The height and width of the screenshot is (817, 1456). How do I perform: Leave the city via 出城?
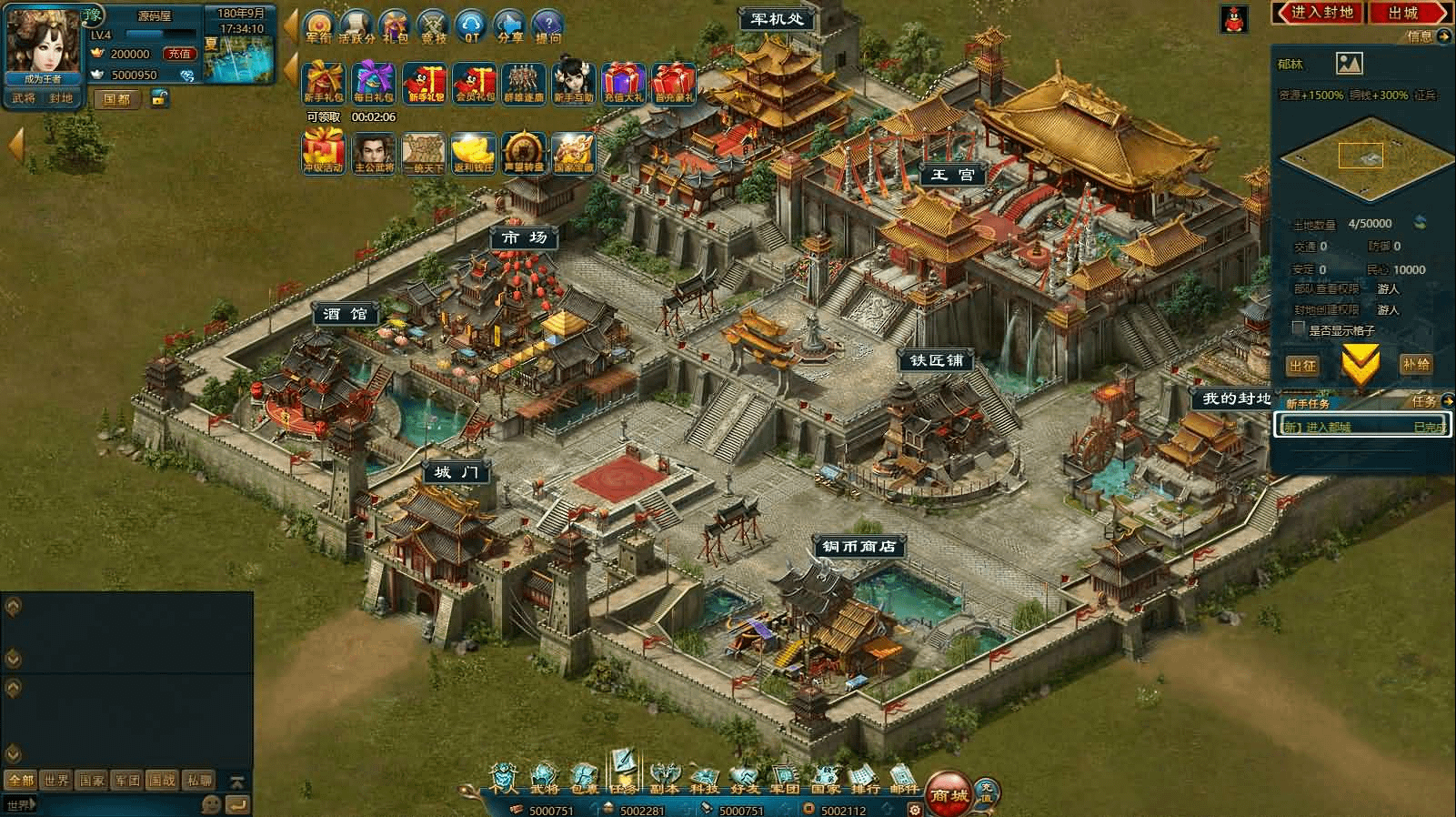coord(1404,13)
